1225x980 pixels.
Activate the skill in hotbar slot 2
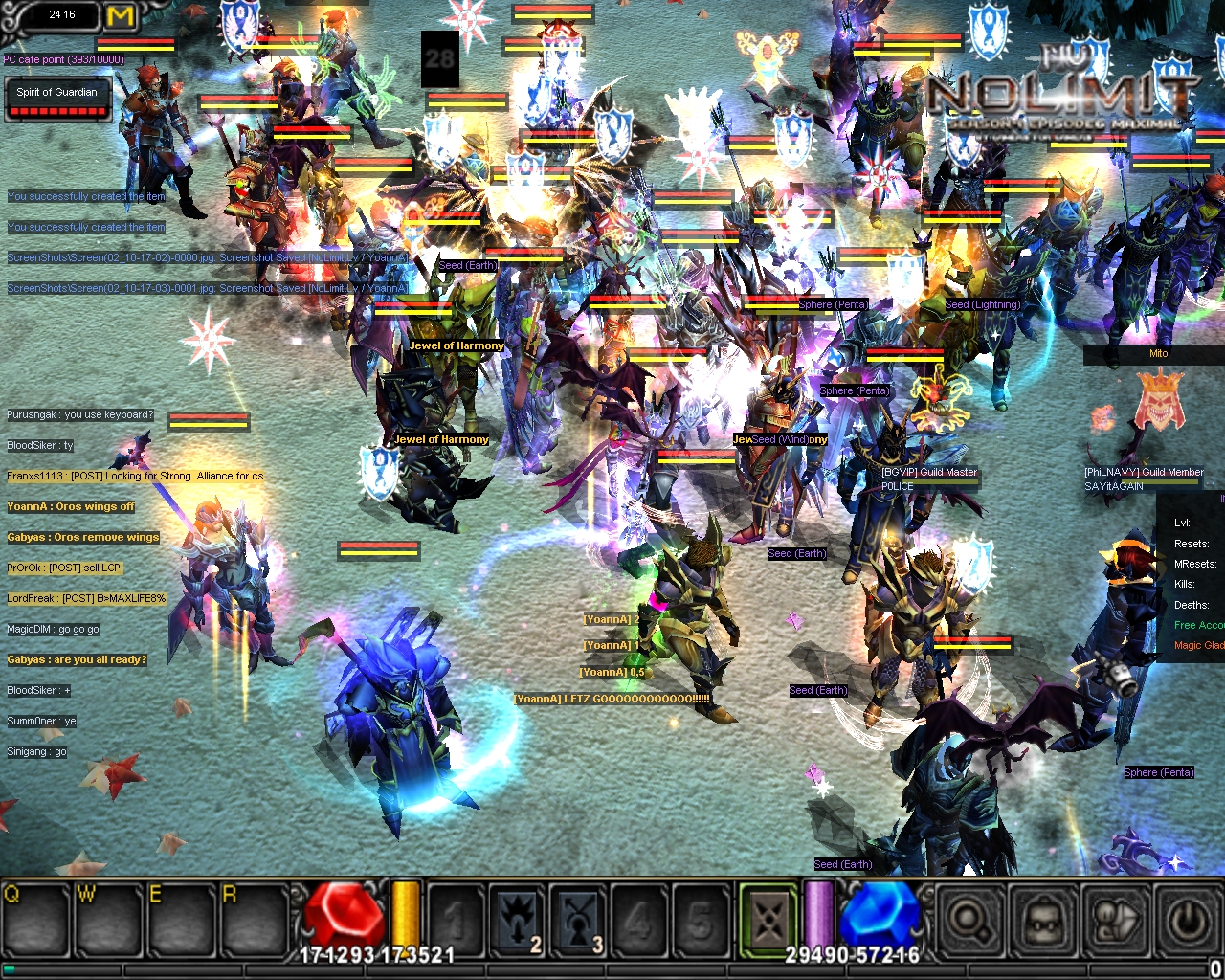click(x=517, y=921)
